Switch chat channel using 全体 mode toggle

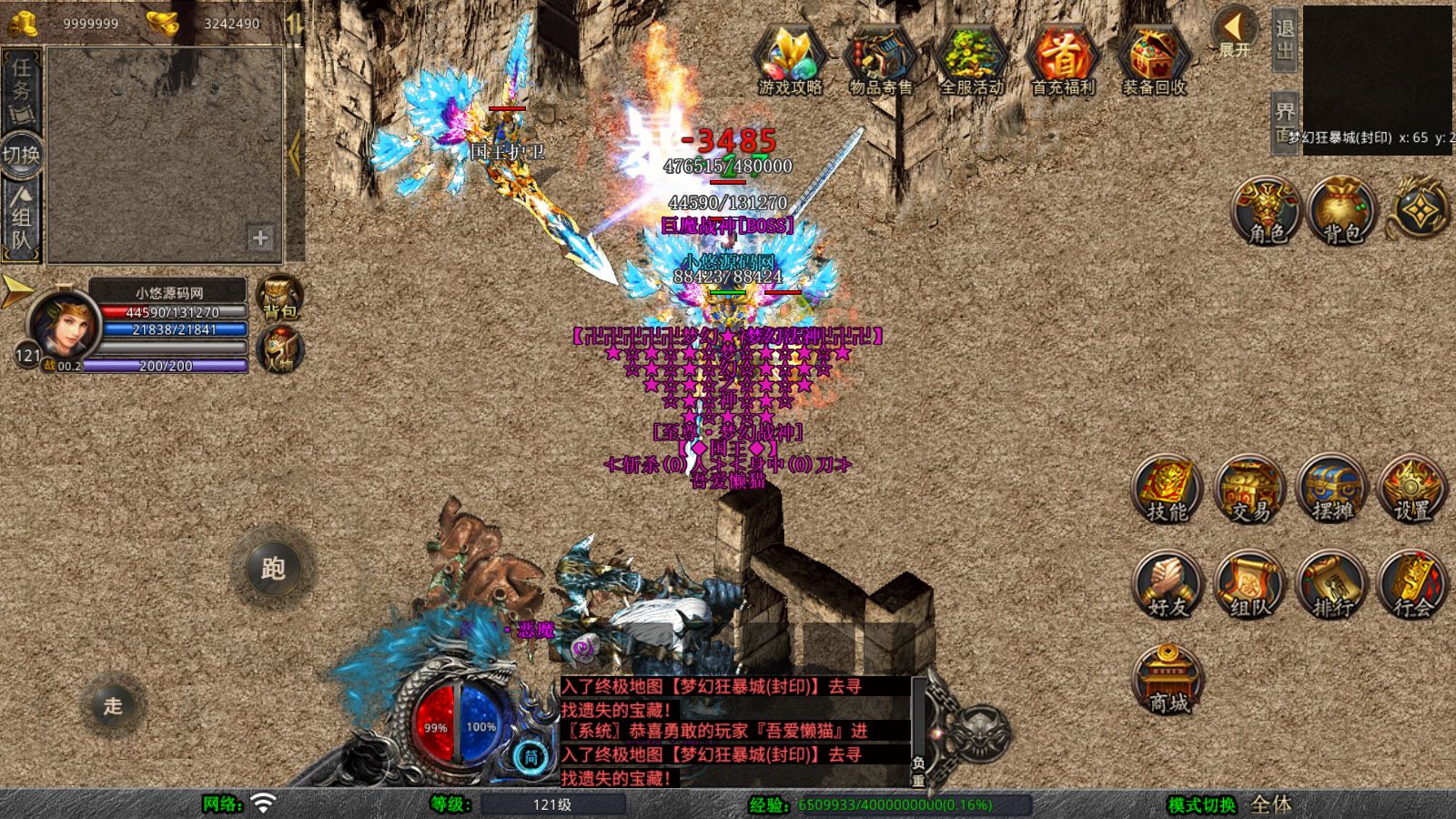1270,805
